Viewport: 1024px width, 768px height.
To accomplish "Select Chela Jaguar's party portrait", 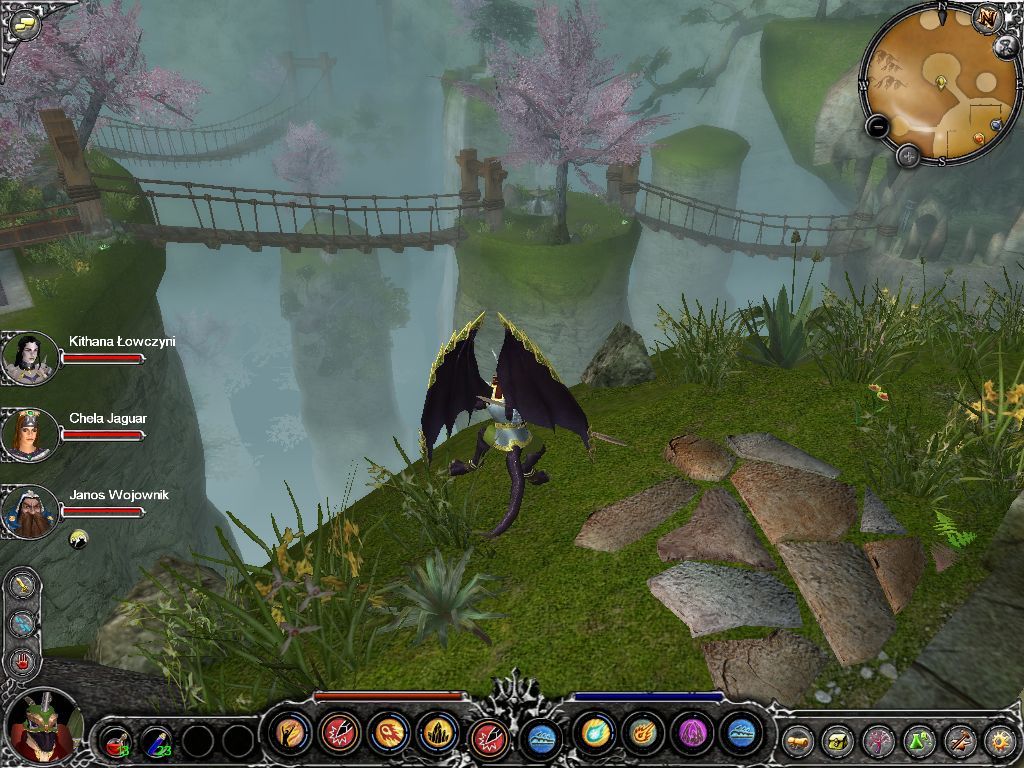I will point(29,434).
